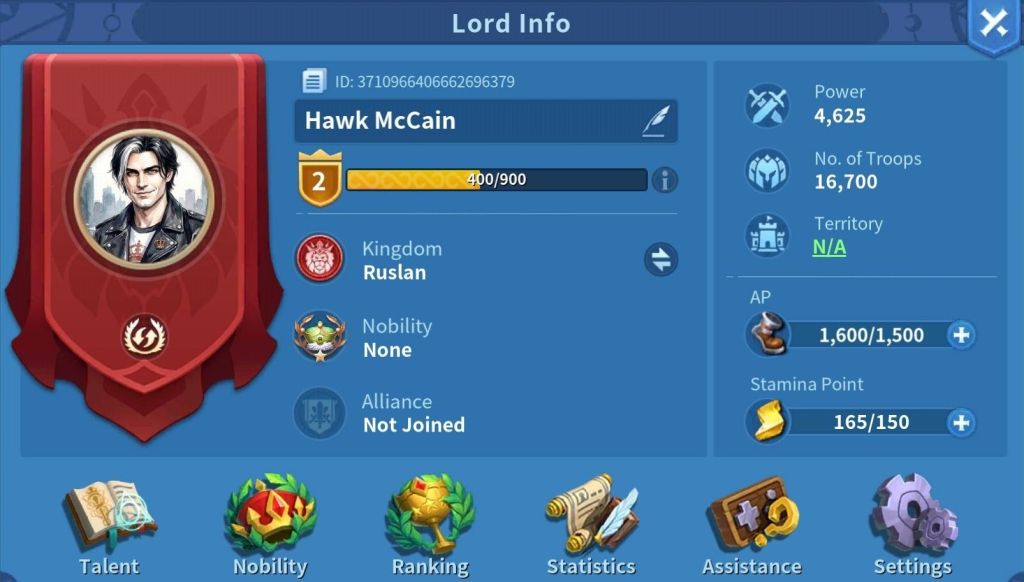Select the Nobility None crown icon
Image resolution: width=1024 pixels, height=582 pixels.
[320, 338]
